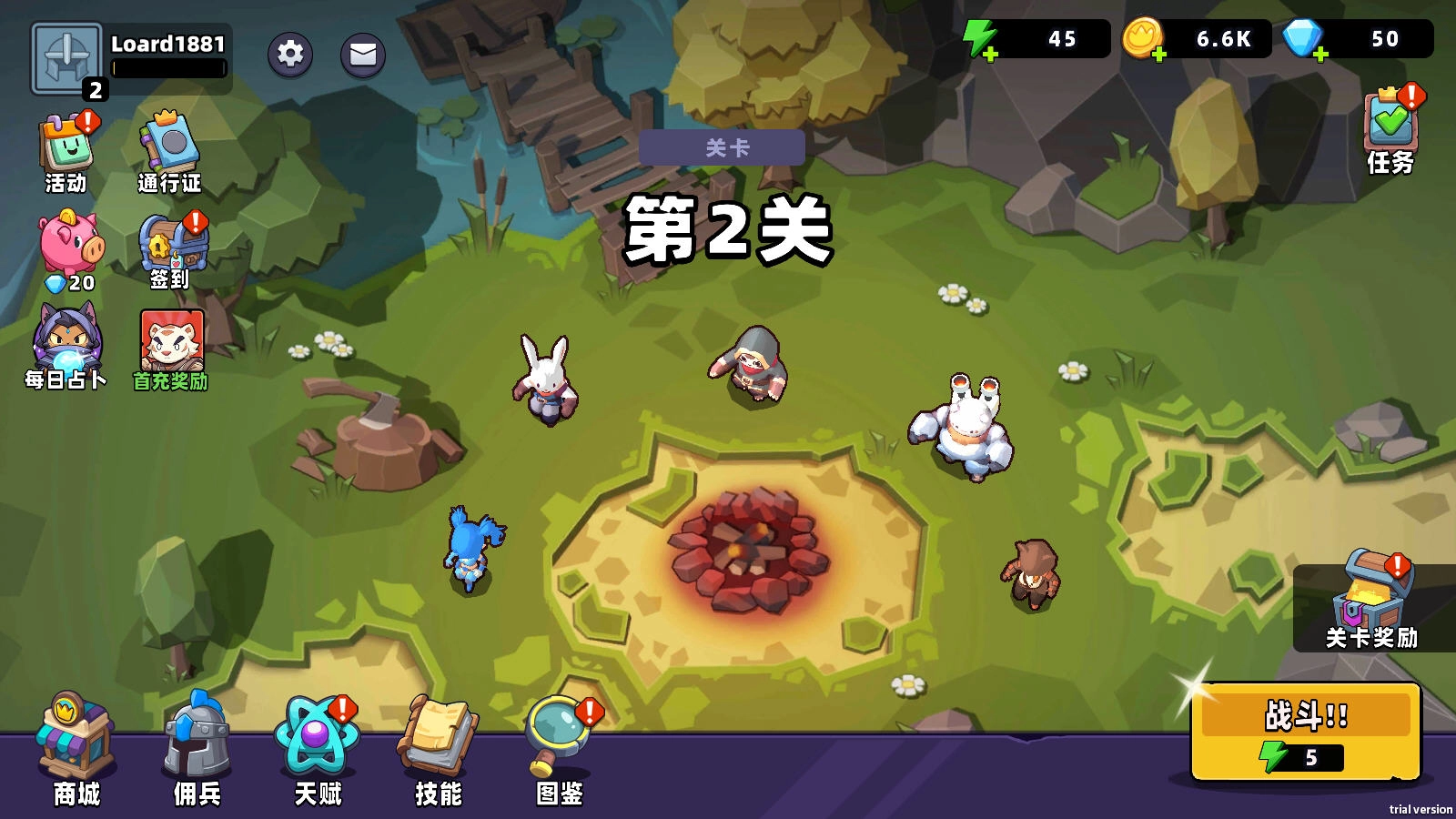Buy coins with the gold plus button
Screen dimensions: 1456x819
tap(1159, 55)
